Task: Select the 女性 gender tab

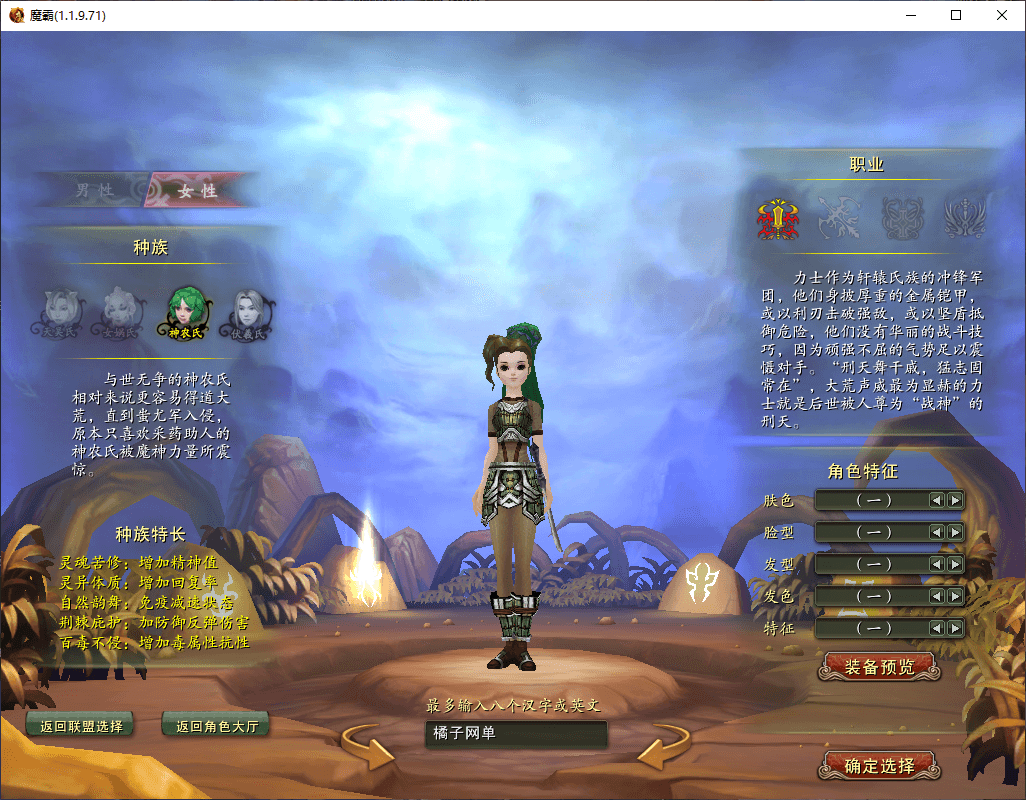Action: point(196,190)
